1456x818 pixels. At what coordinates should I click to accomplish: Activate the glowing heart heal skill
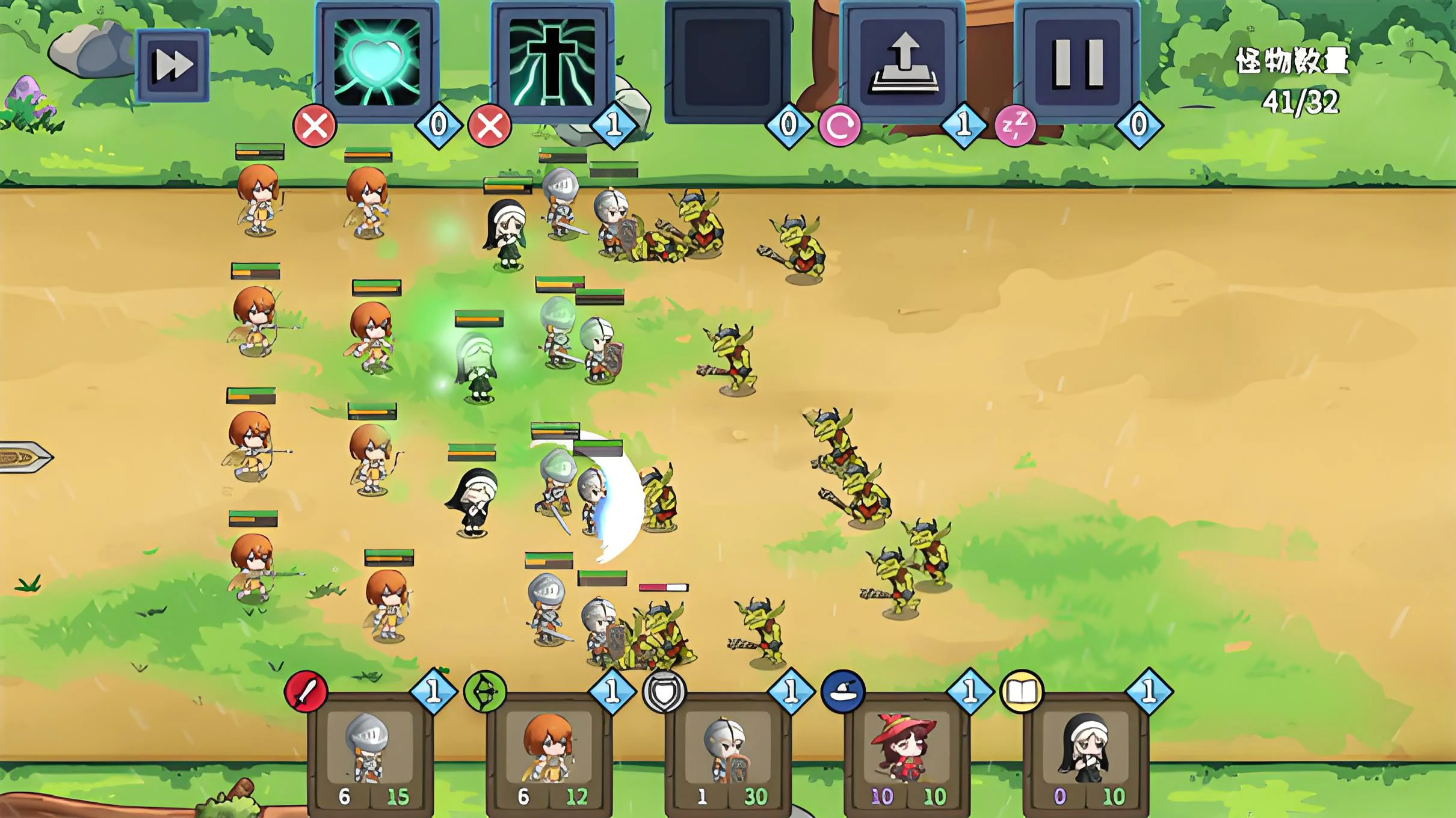pyautogui.click(x=377, y=61)
